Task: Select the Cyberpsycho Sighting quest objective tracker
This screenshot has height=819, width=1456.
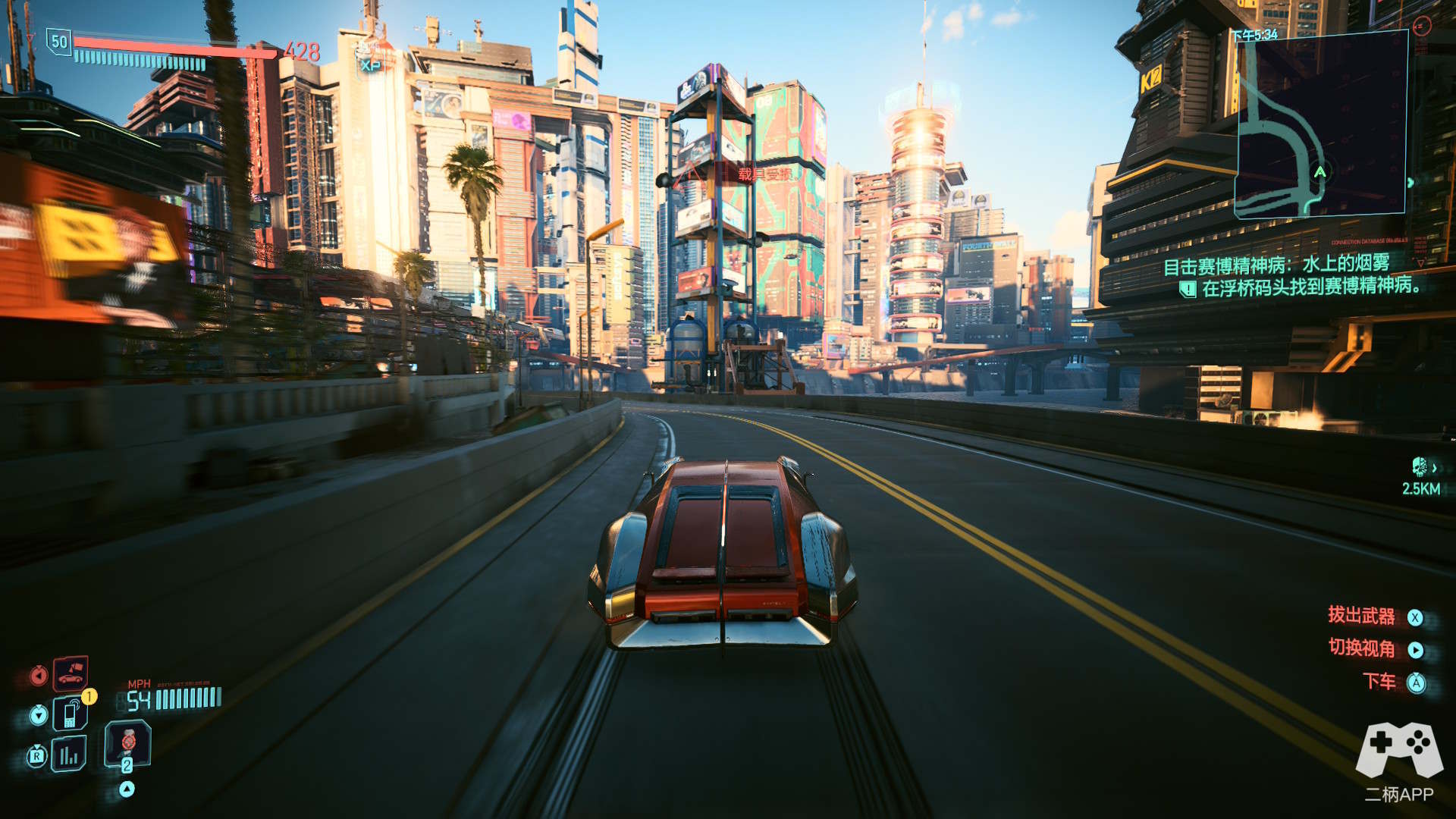Action: click(x=1289, y=276)
